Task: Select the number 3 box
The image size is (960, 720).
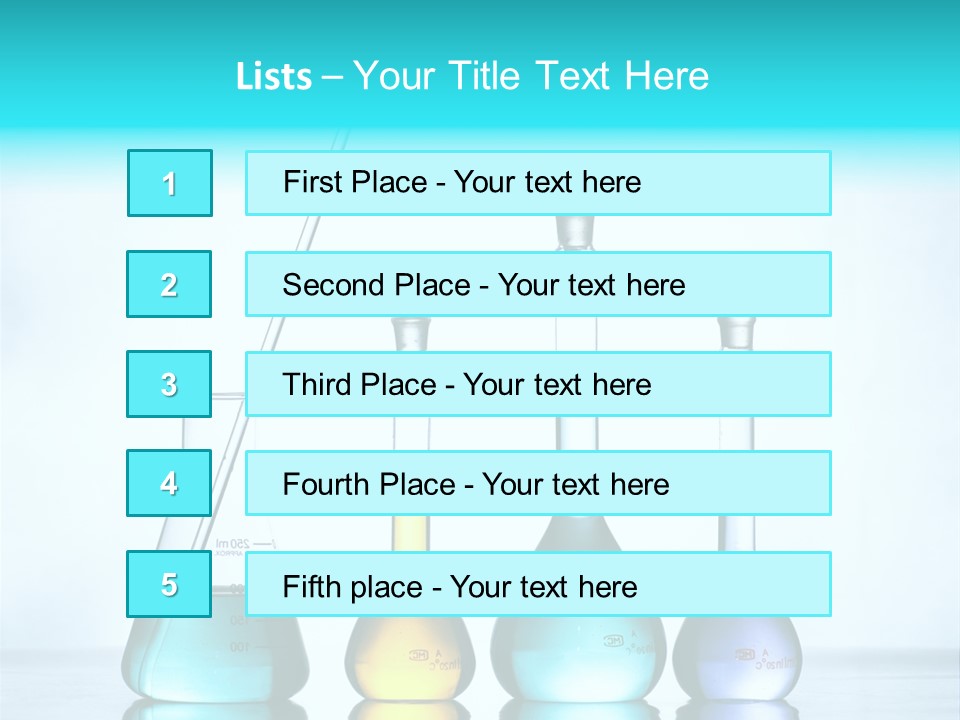Action: click(170, 384)
